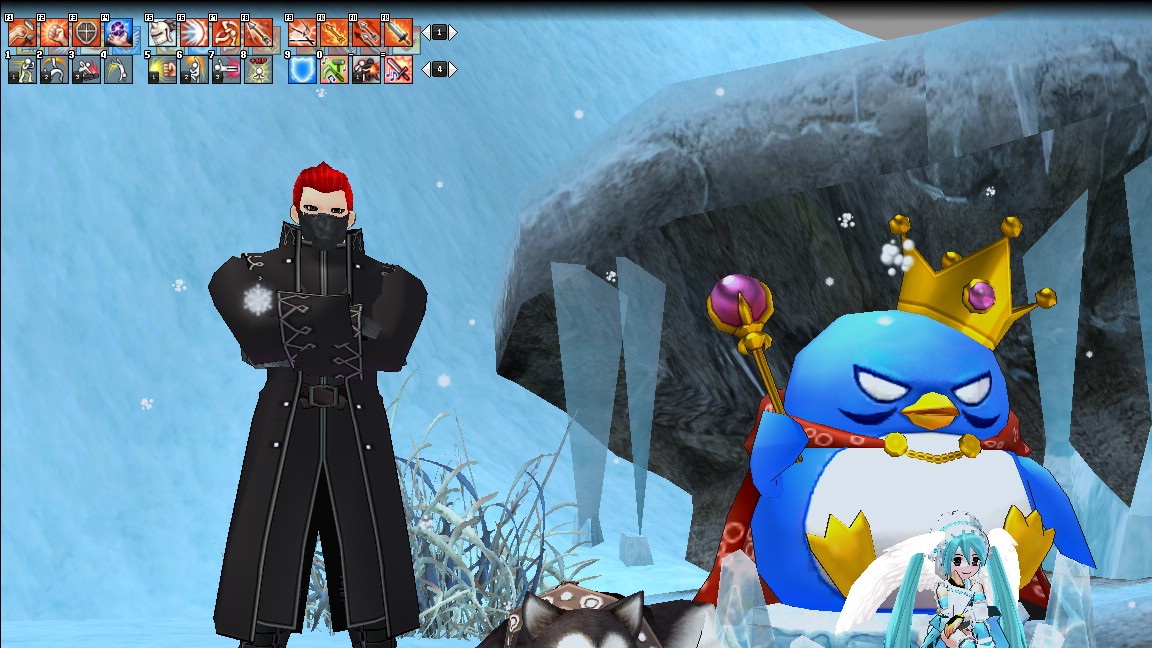Switch top hotbar to previous page

click(425, 33)
